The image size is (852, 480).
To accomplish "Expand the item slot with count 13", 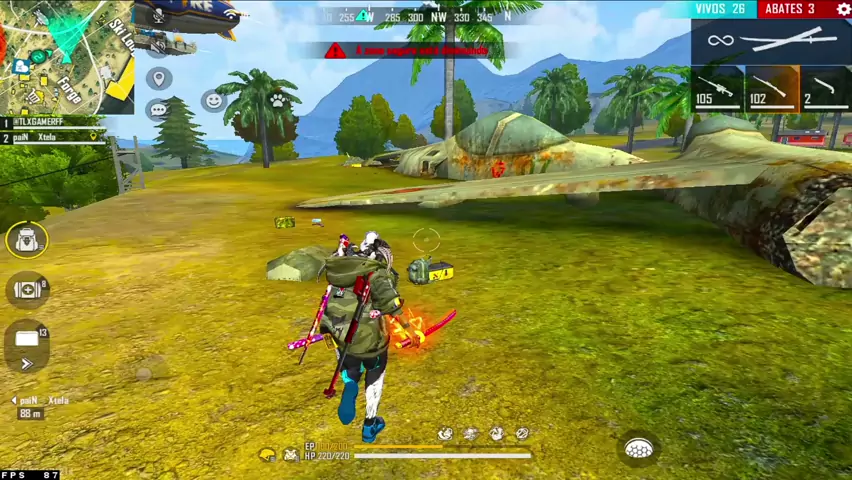I will [x=27, y=340].
